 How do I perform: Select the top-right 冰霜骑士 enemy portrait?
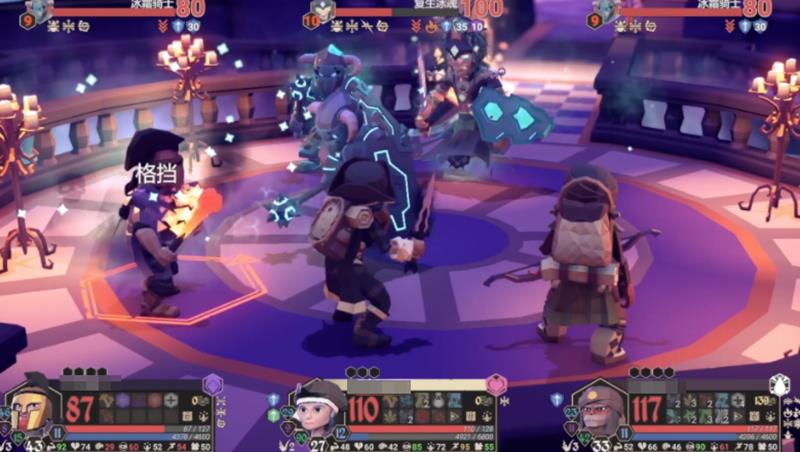(x=607, y=9)
